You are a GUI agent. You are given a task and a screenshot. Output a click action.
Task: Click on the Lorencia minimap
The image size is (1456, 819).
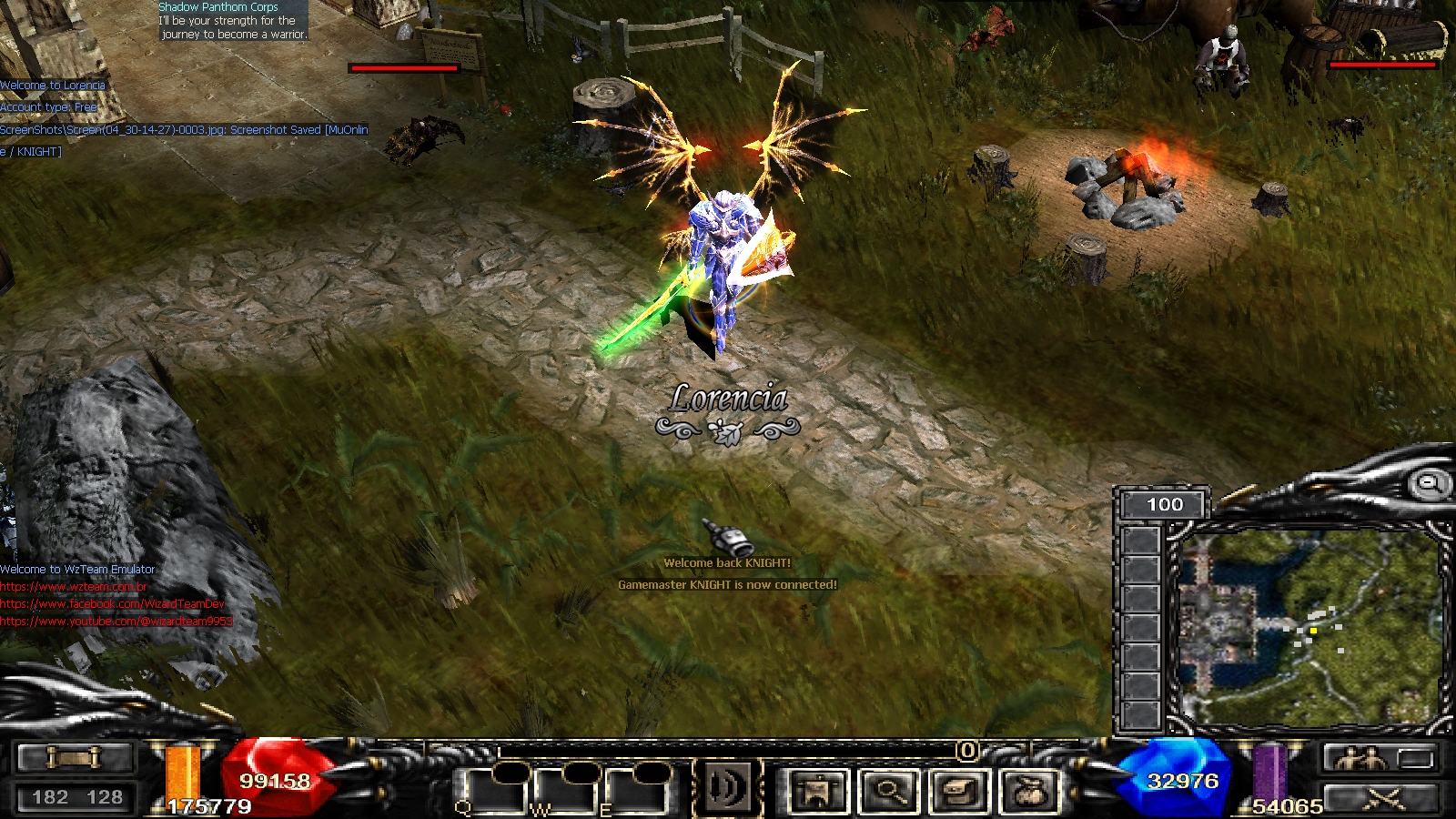1309,626
